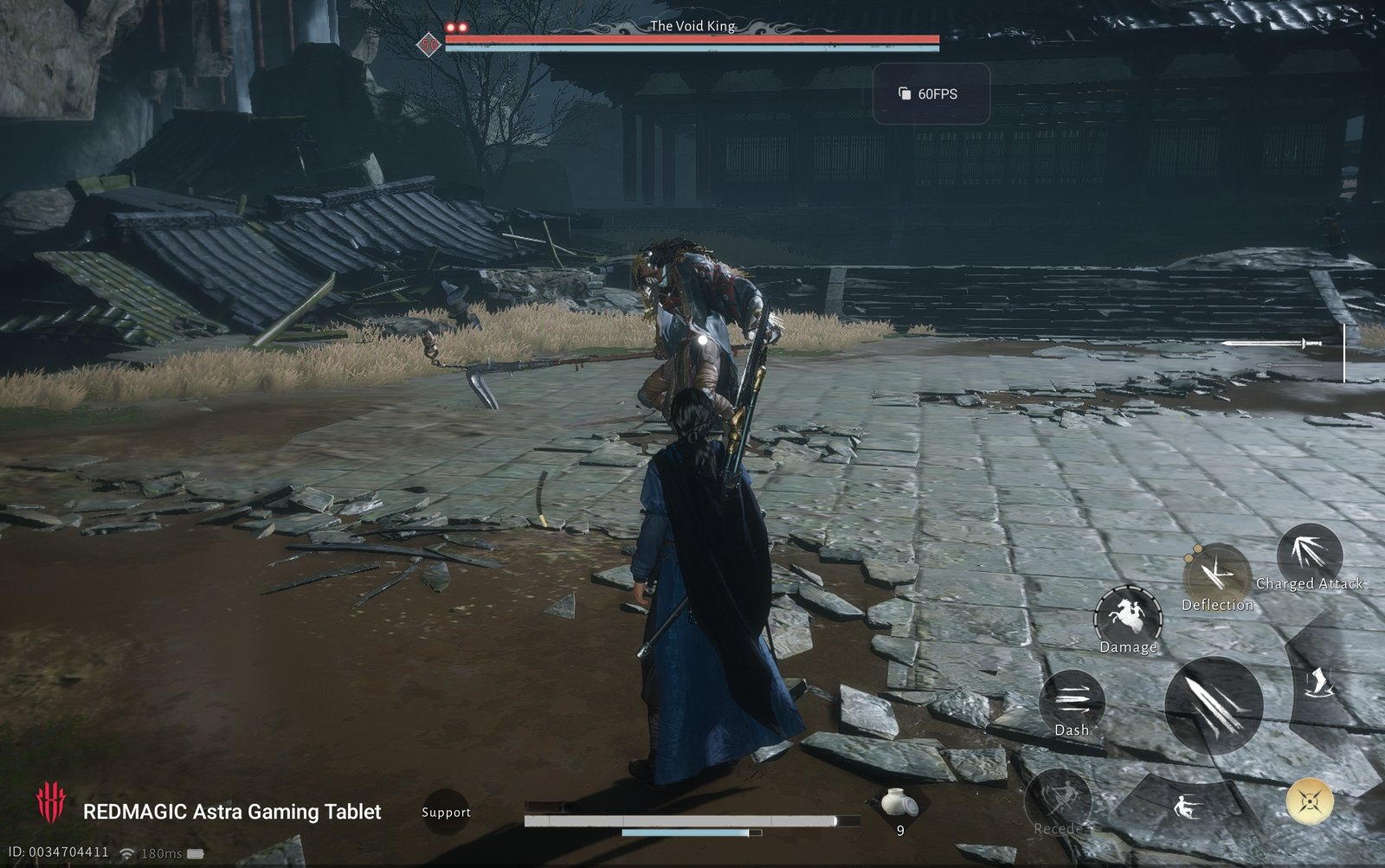Activate the Damage horse-rider skill

(x=1128, y=617)
